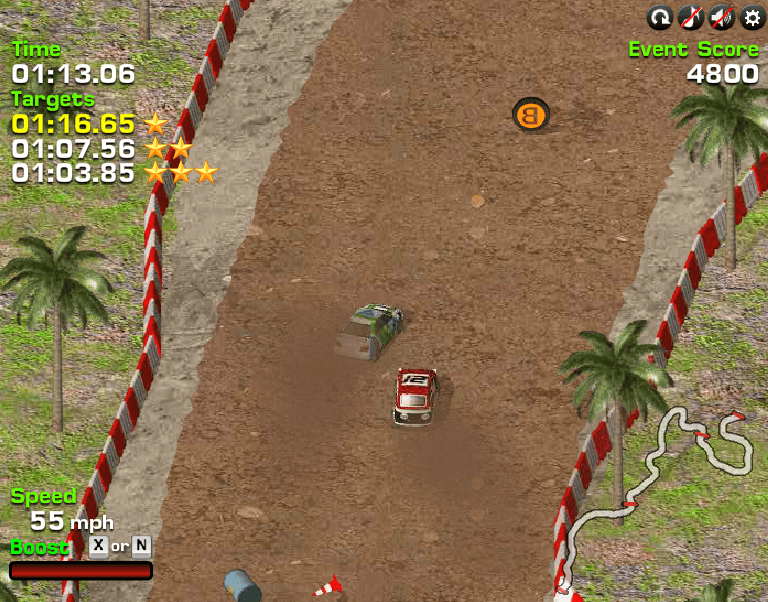
Task: Restart the race with the circular arrow button
Action: (x=660, y=17)
